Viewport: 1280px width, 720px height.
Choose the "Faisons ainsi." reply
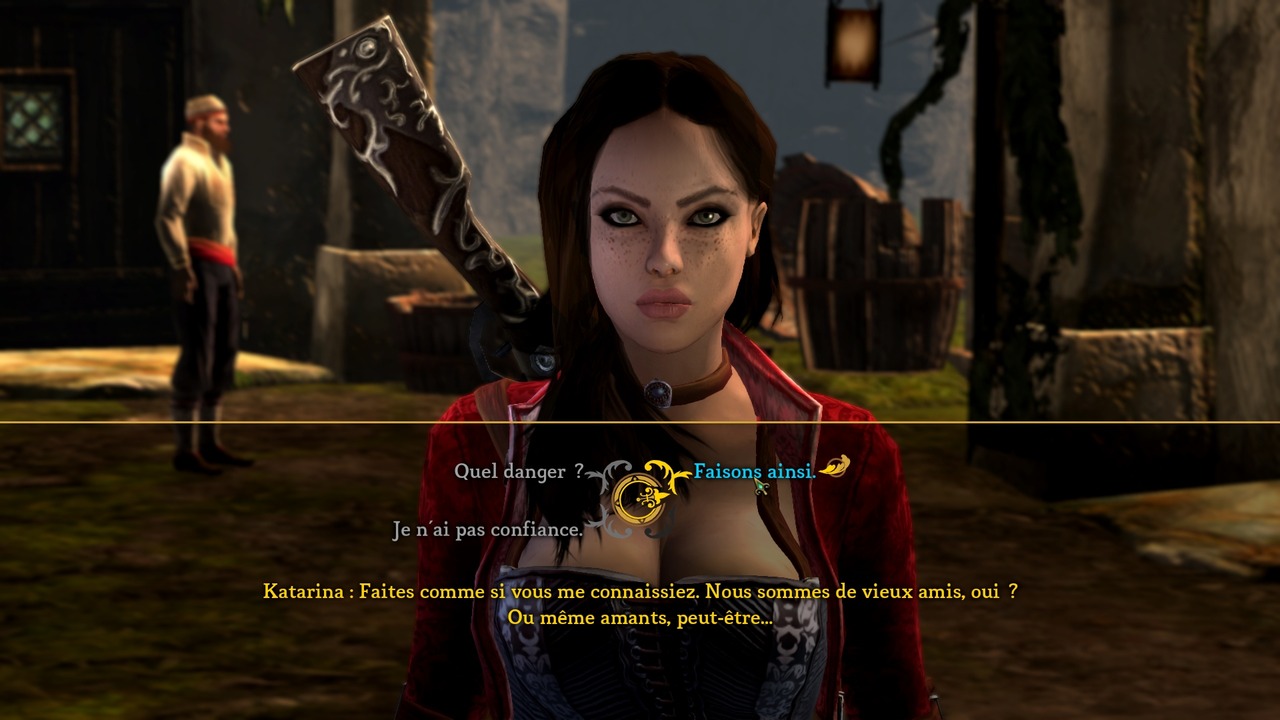(x=754, y=471)
